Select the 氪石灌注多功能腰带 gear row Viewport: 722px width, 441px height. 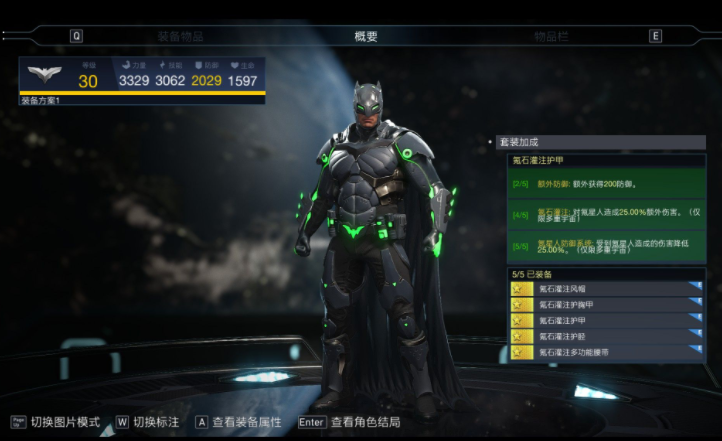click(607, 353)
